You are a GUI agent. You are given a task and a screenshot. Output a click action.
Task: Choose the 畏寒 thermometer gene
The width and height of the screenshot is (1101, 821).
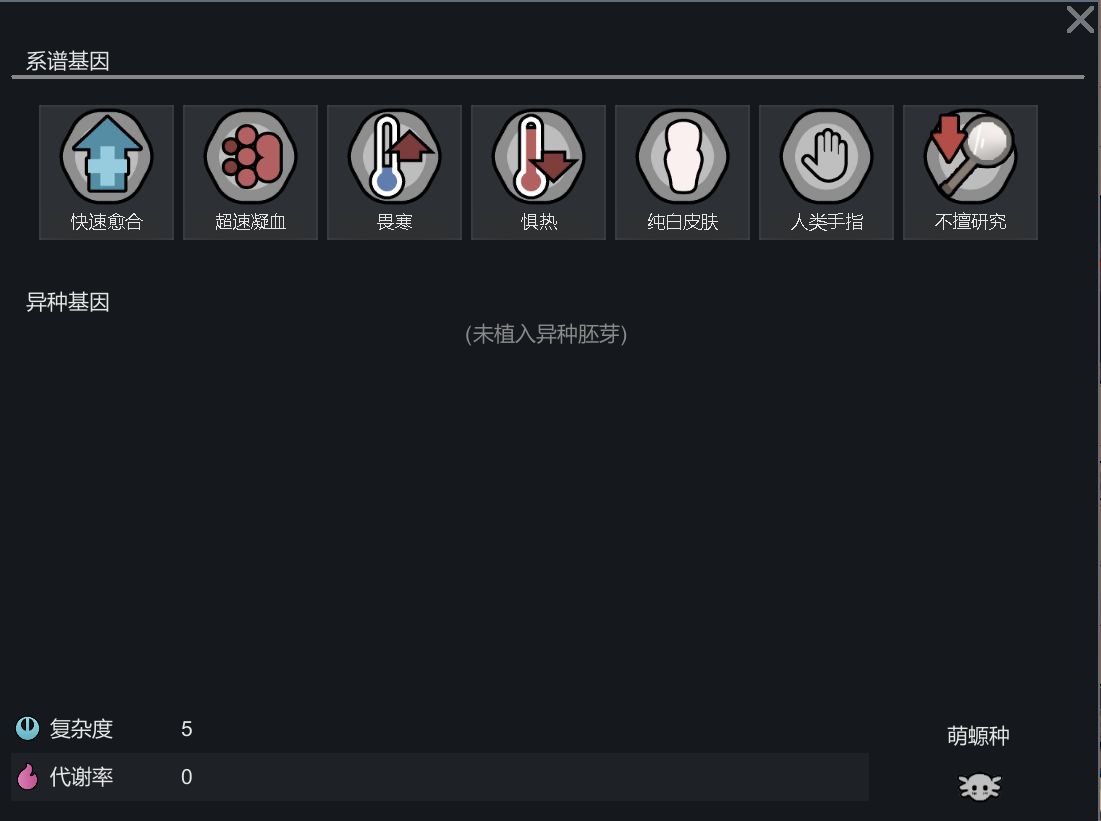click(x=394, y=172)
